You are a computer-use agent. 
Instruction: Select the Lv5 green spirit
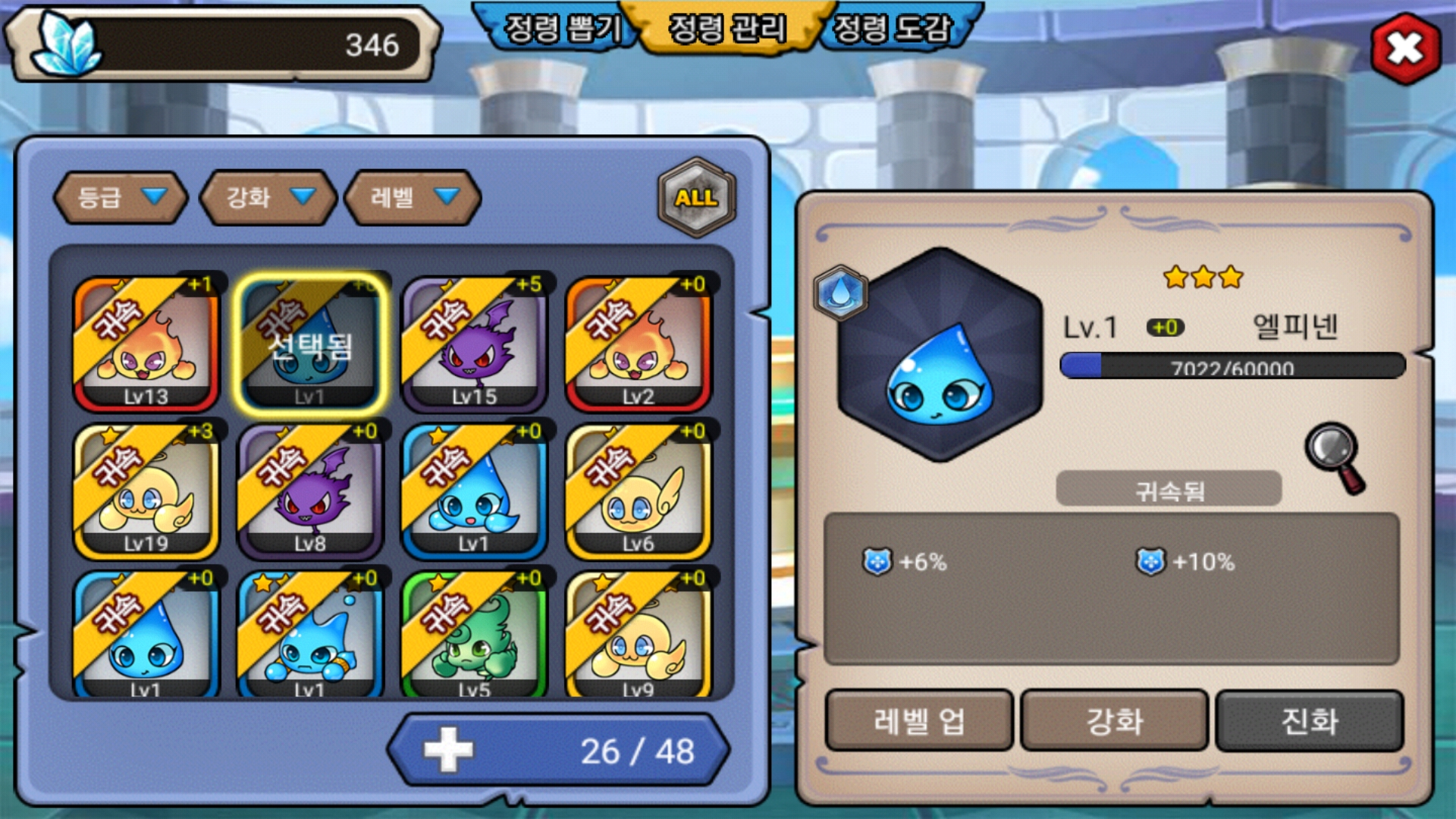474,635
